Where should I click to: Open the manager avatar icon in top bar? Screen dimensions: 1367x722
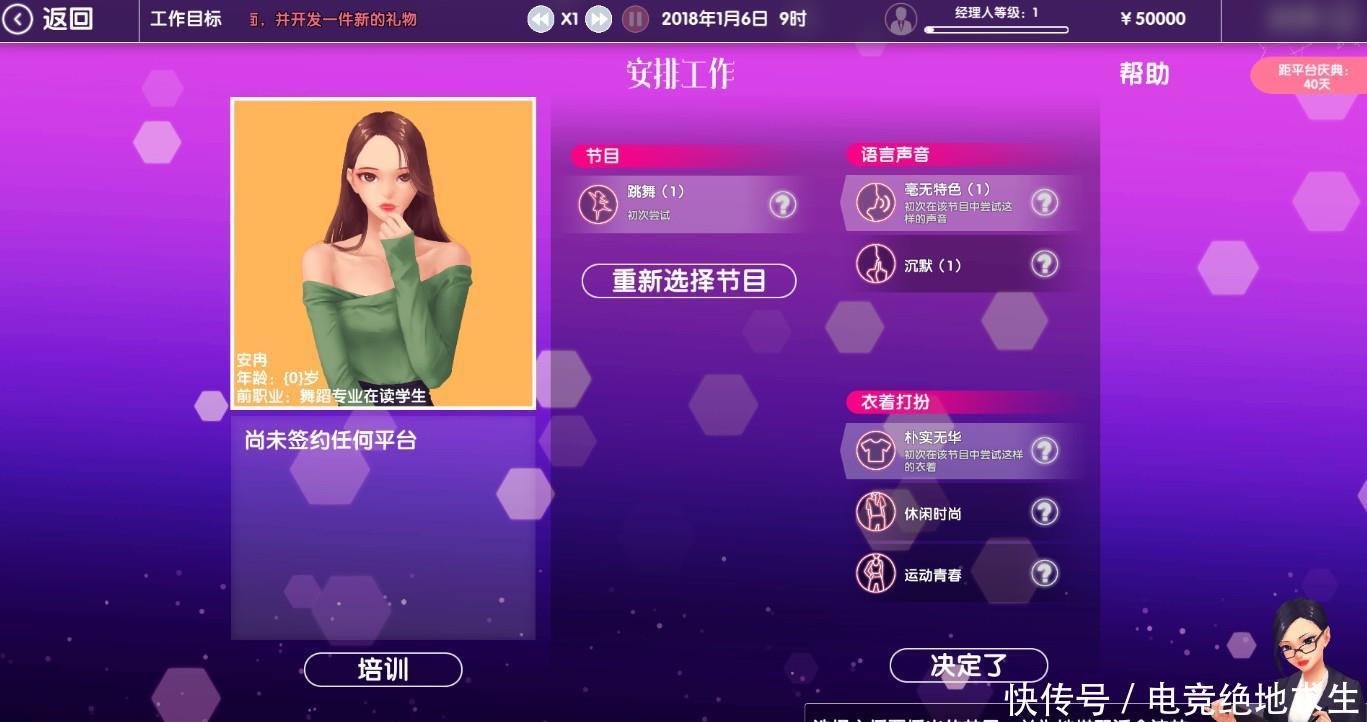click(901, 17)
